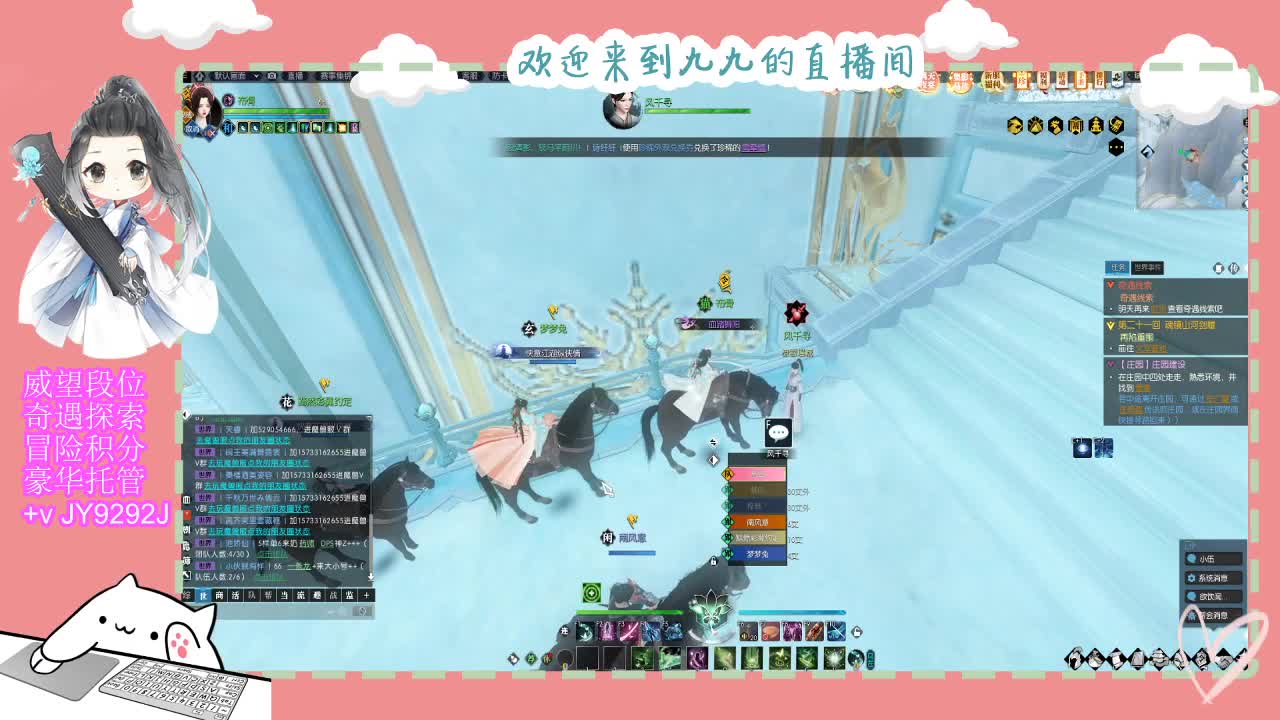Image resolution: width=1280 pixels, height=720 pixels.
Task: Switch to the 世界事件 tab in the quest panel
Action: pyautogui.click(x=1148, y=268)
